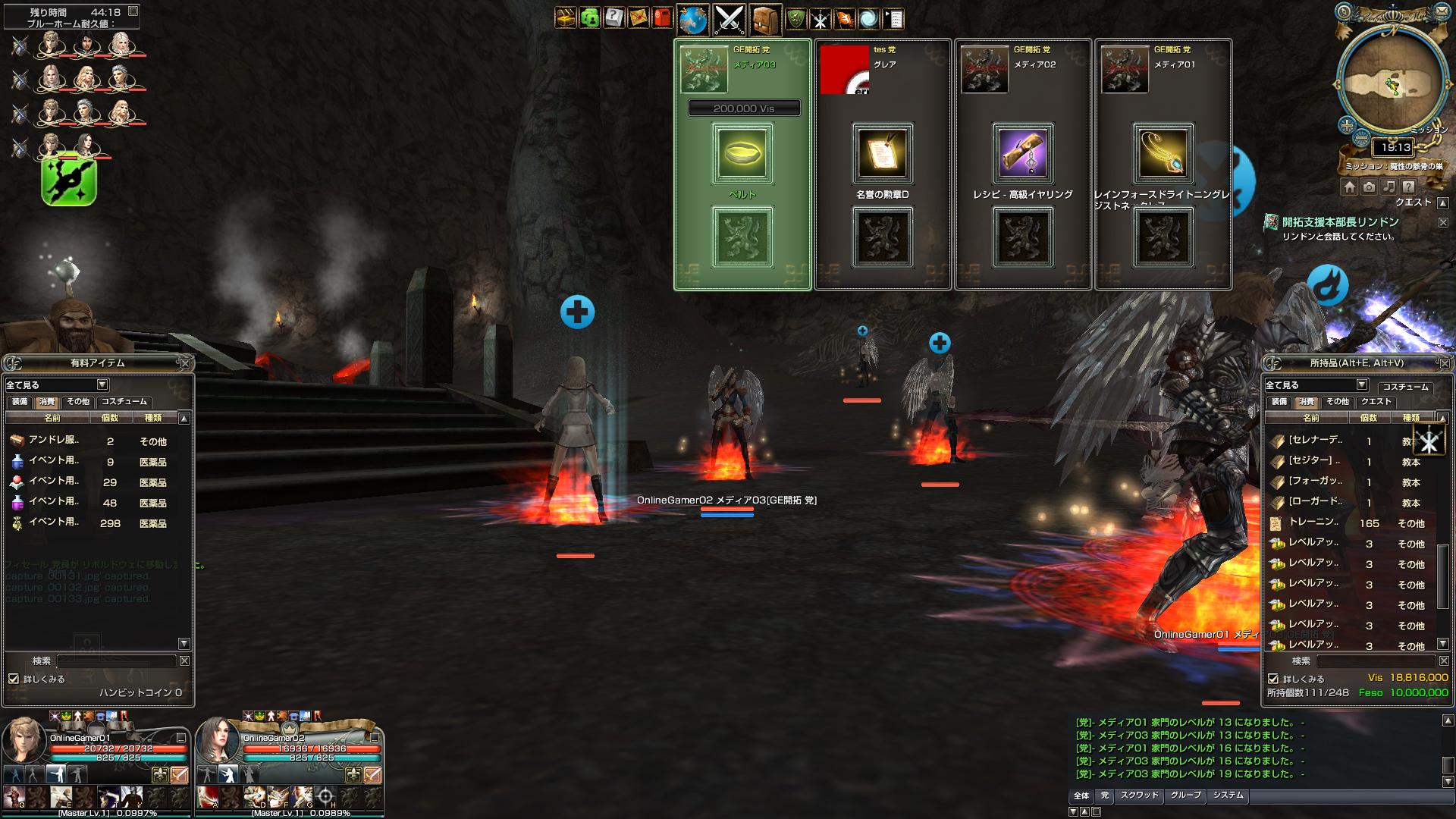Screen dimensions: 1456x819
Task: Switch chat to the スクワッド tab
Action: [1139, 795]
